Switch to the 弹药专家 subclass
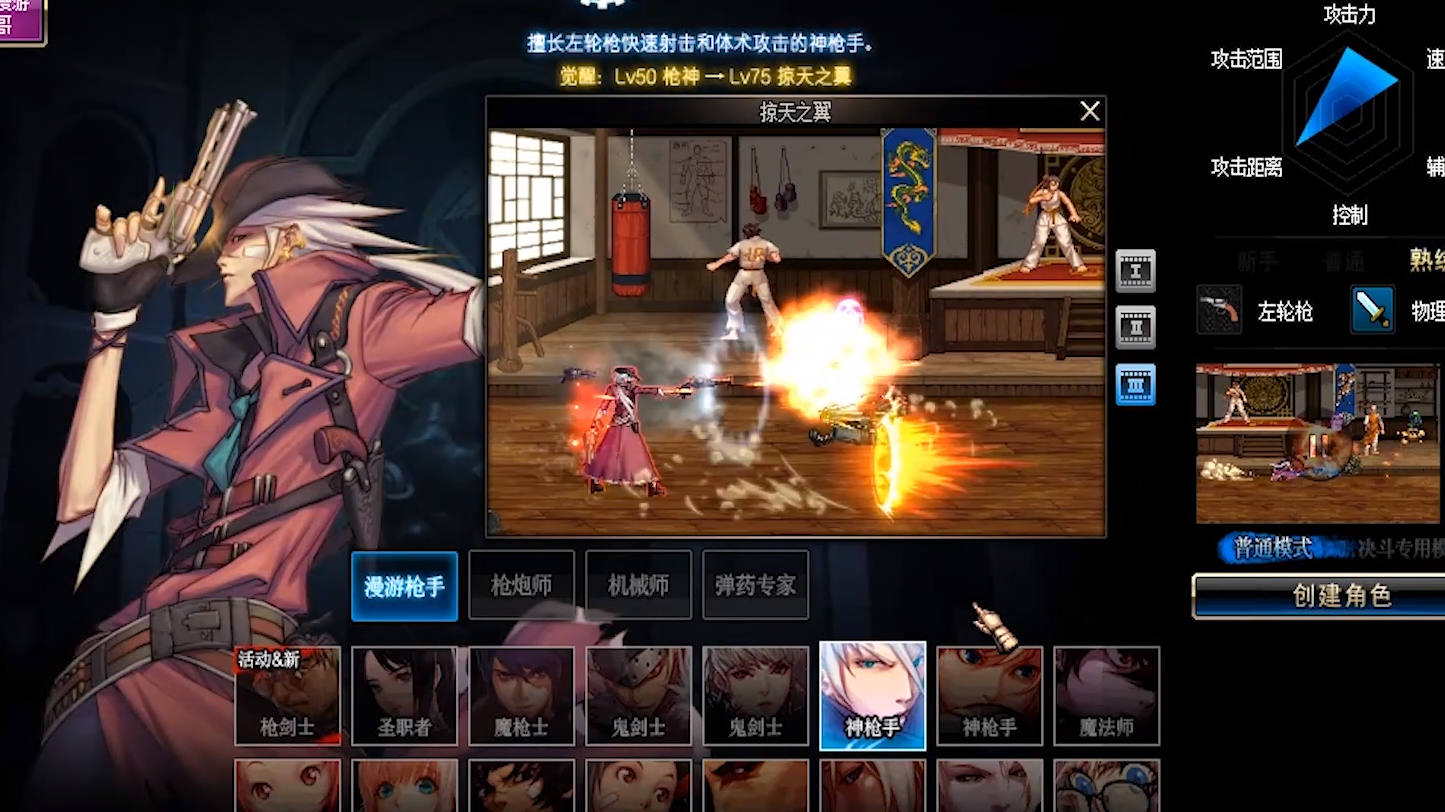1445x812 pixels. tap(755, 586)
